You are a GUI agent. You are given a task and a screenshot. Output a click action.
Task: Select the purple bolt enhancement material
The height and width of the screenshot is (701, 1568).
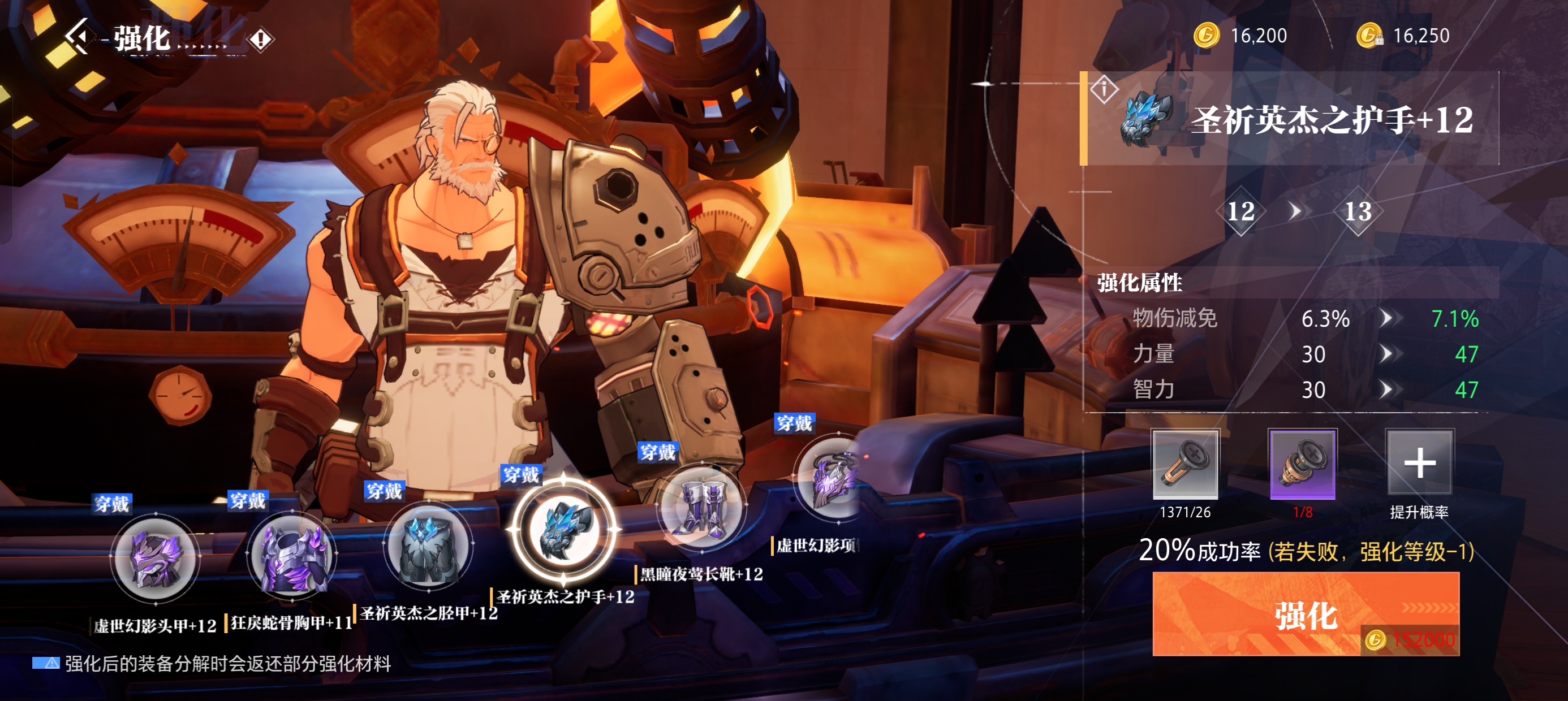click(1302, 464)
